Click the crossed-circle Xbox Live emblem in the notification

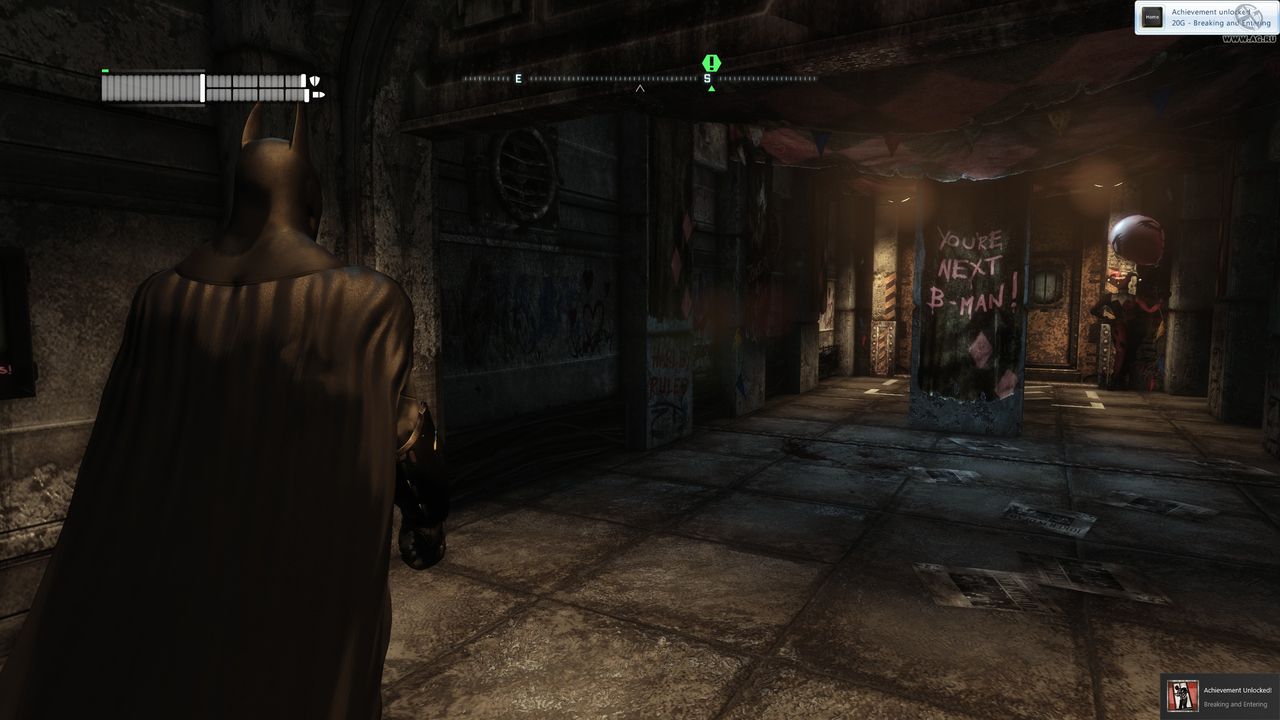[x=1249, y=18]
